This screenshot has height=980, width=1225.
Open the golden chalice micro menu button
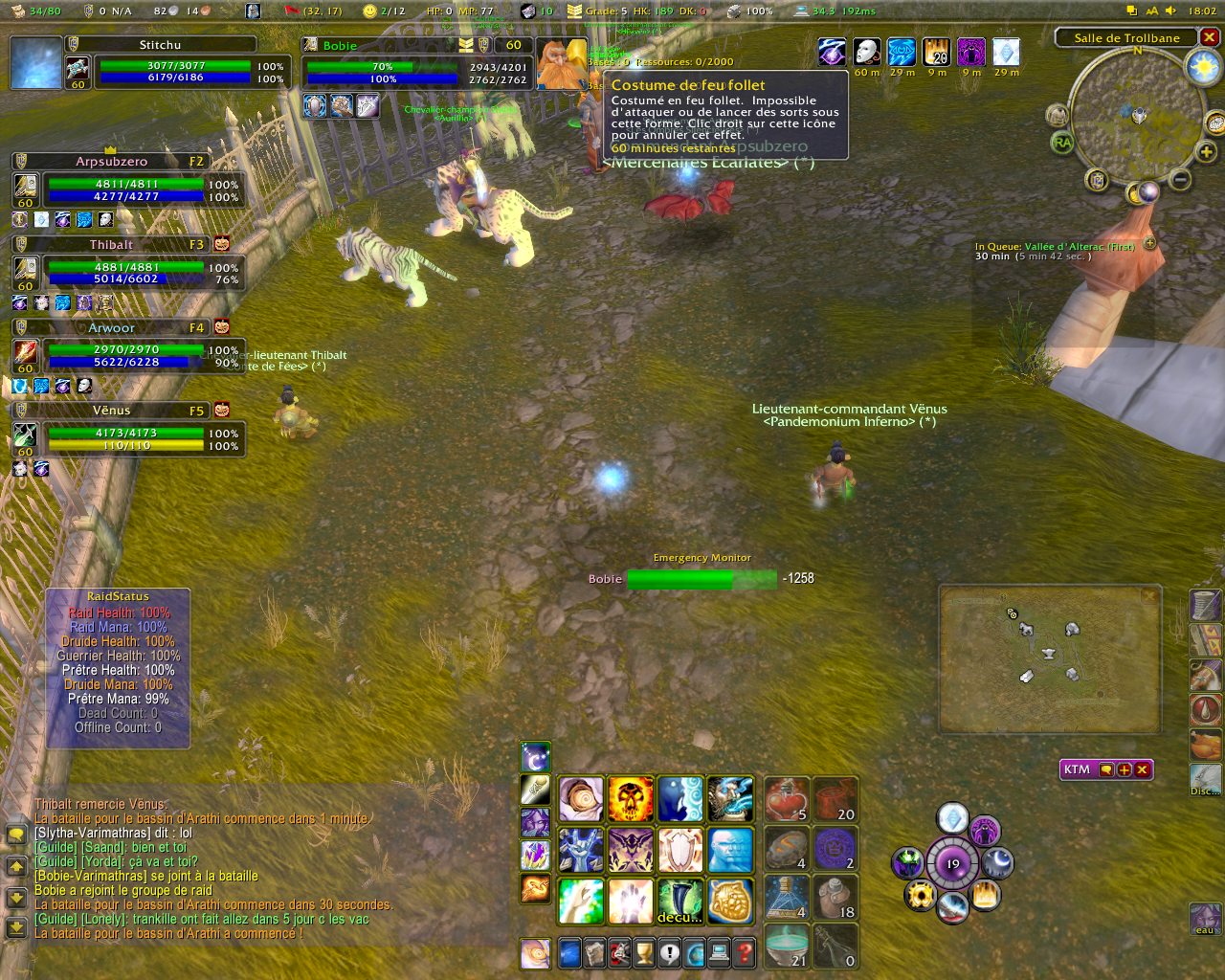coord(644,952)
